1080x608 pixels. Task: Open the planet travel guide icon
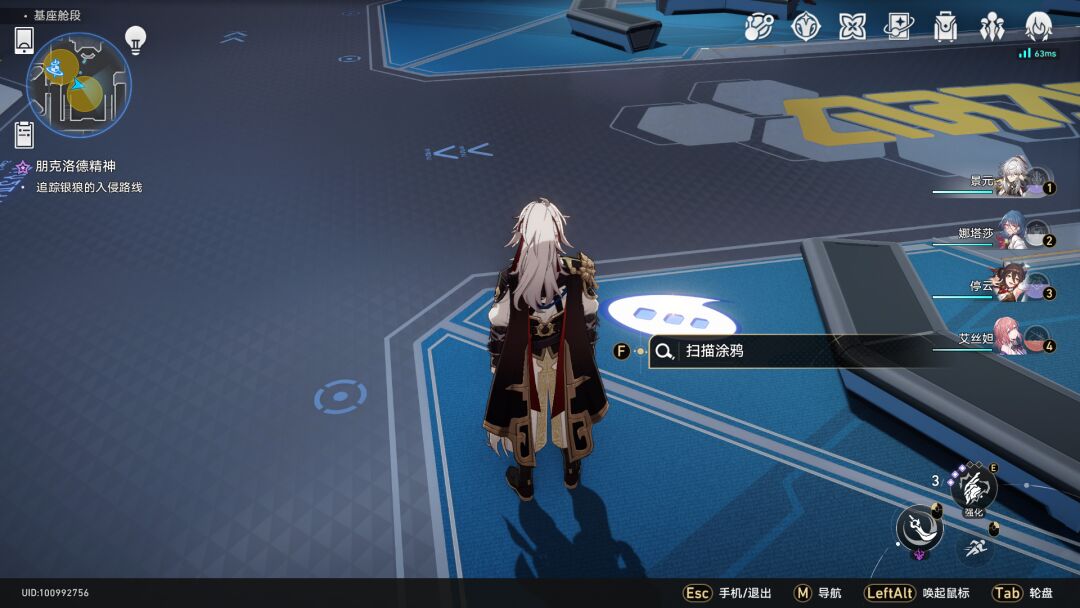[759, 27]
